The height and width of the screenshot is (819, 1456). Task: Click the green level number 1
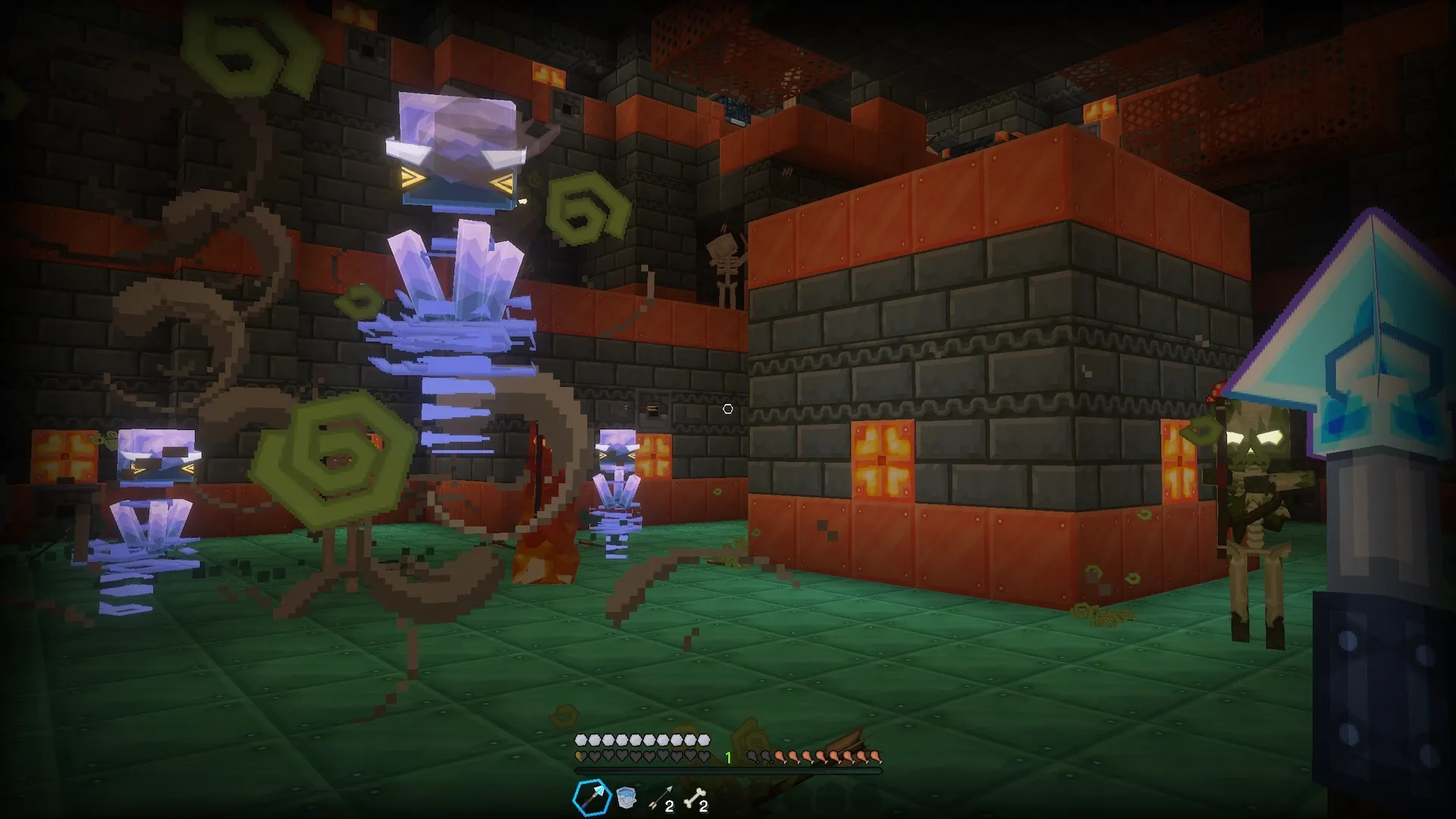point(728,757)
